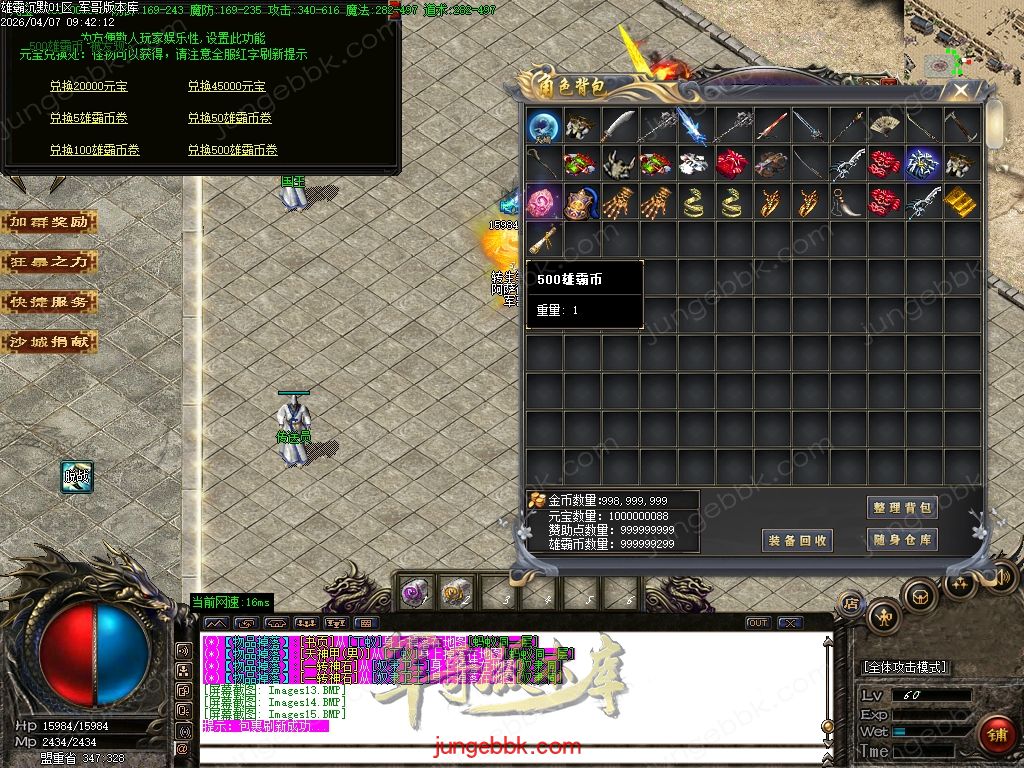Use the purple scroll in hotbar slot 1
Screen dimensions: 1024x768
pyautogui.click(x=413, y=593)
